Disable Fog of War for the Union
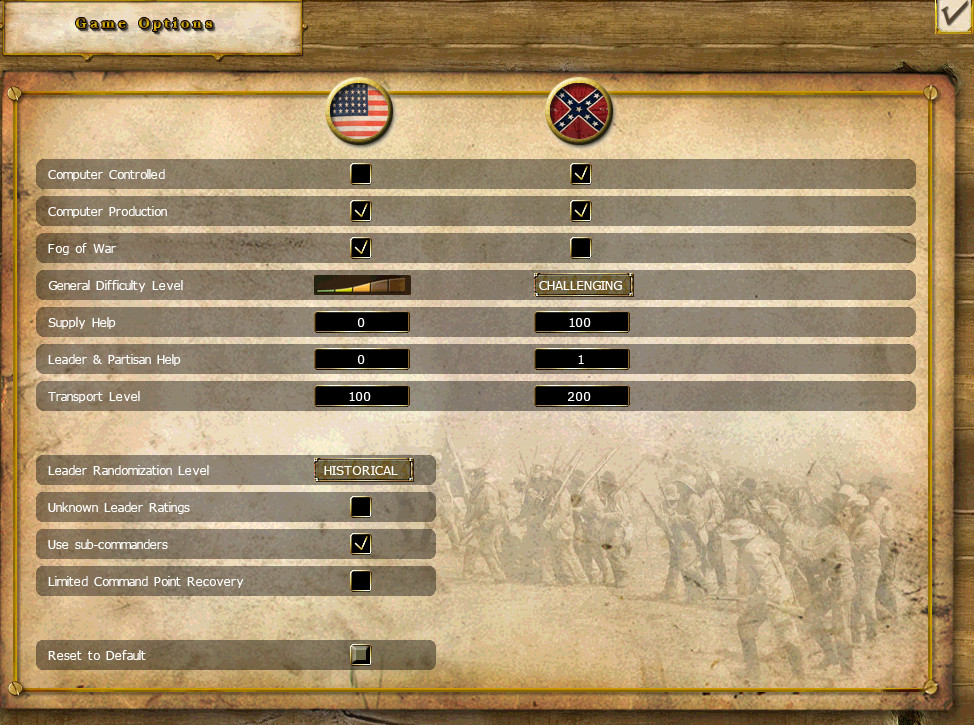 [361, 248]
